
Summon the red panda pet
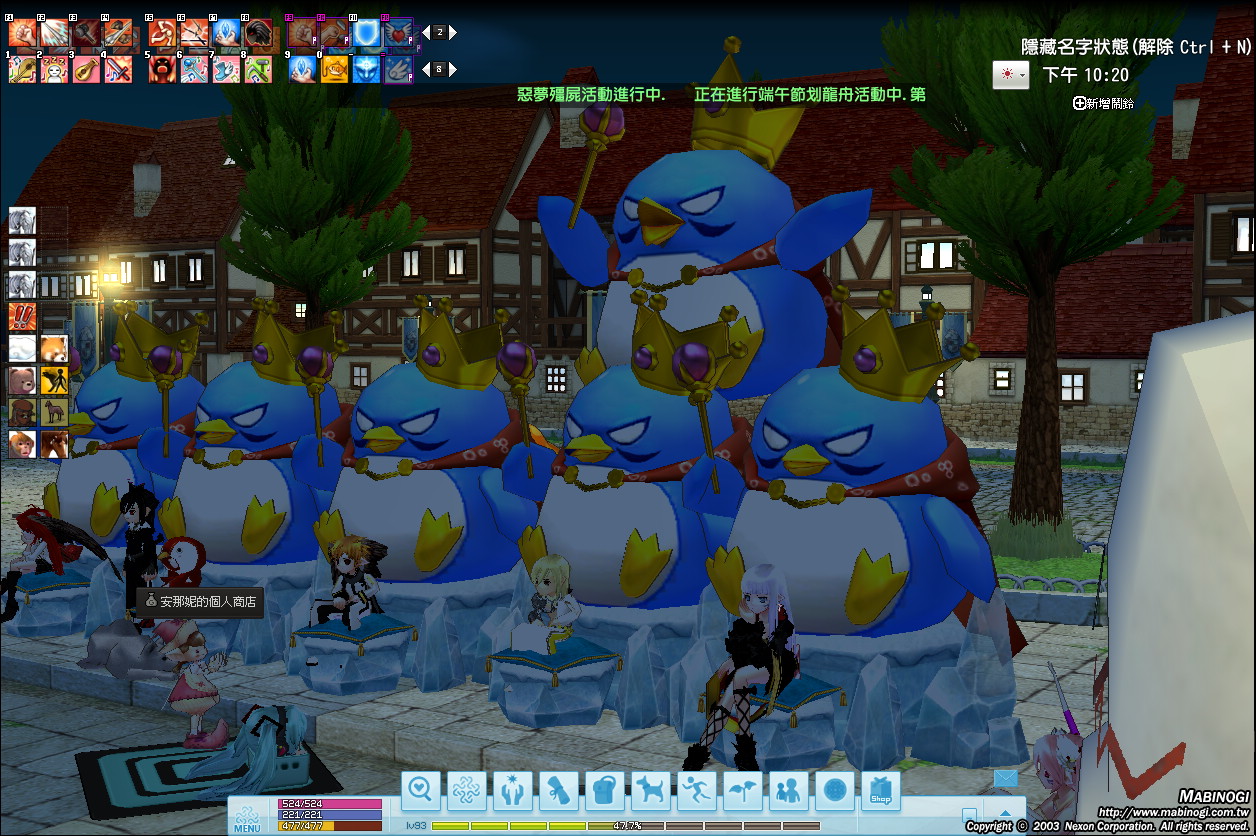point(54,349)
